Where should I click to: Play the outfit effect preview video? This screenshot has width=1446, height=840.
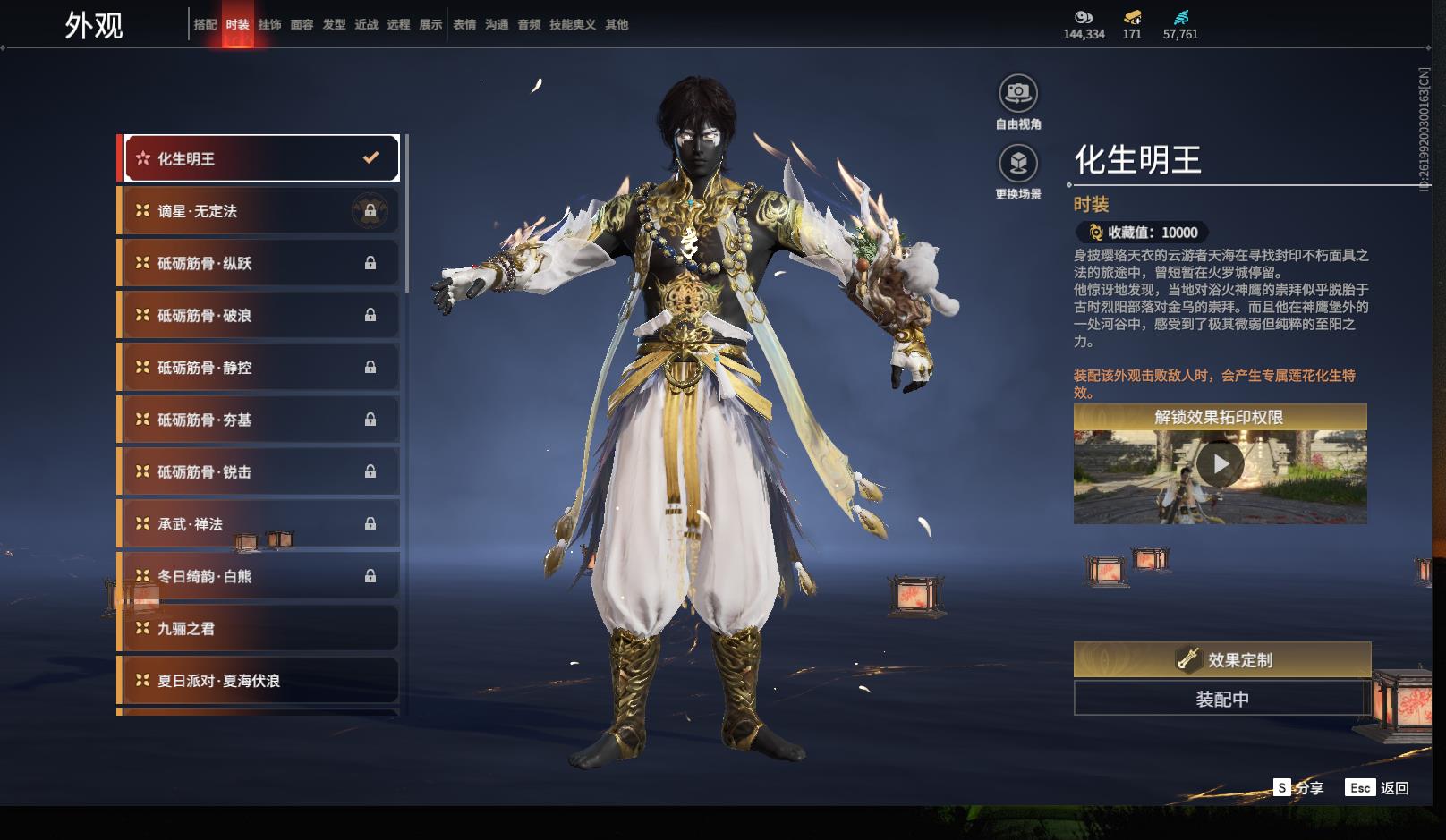click(x=1220, y=465)
